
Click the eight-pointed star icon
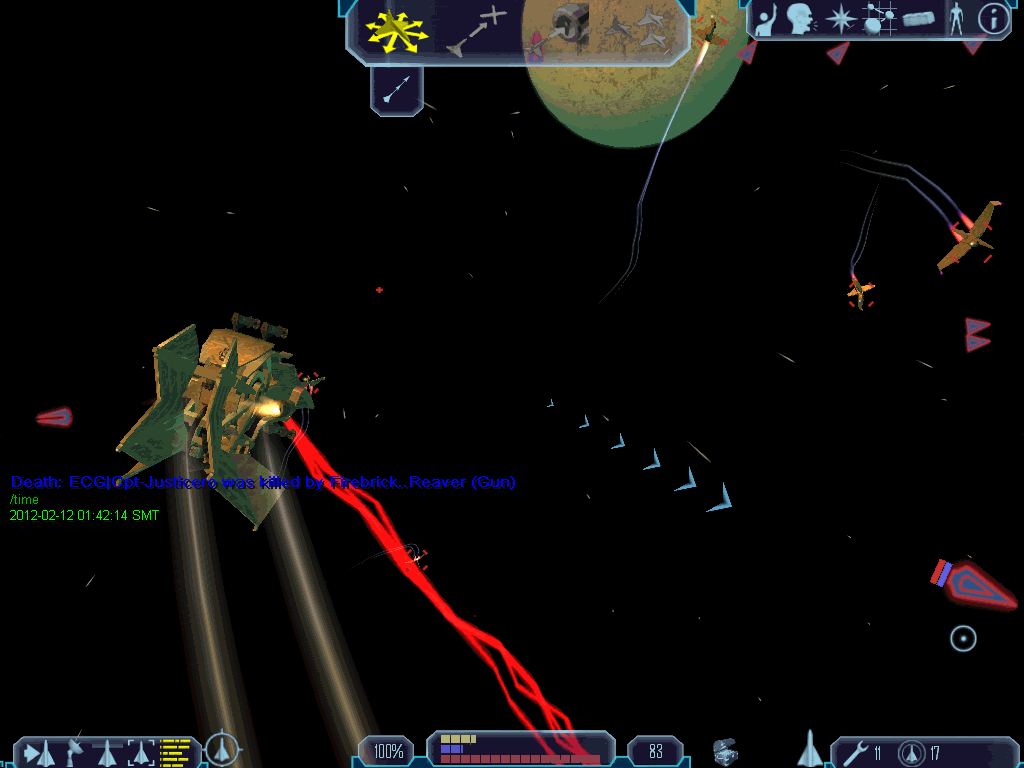point(841,19)
